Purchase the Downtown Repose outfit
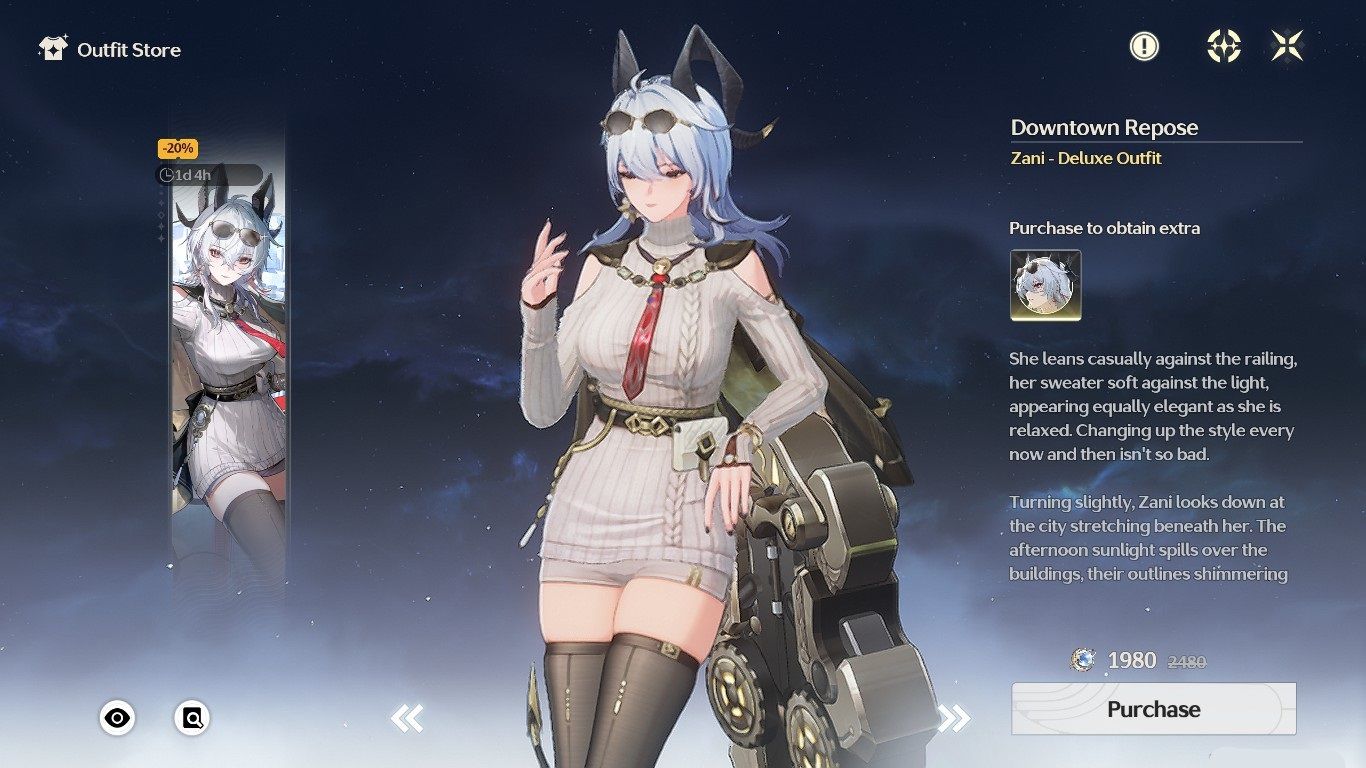The height and width of the screenshot is (768, 1366). click(1153, 709)
